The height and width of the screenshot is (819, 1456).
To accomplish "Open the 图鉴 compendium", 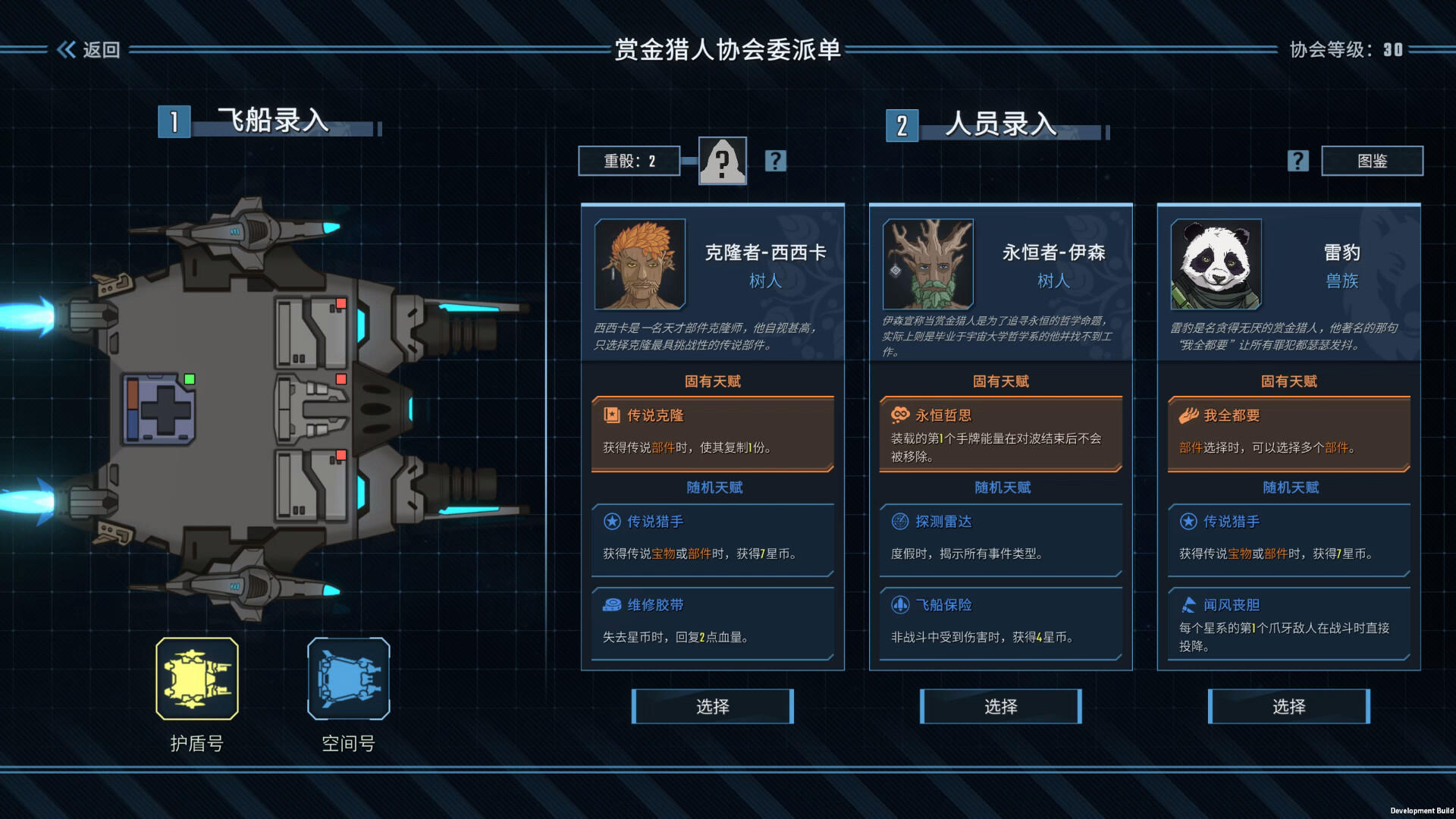I will (1372, 161).
